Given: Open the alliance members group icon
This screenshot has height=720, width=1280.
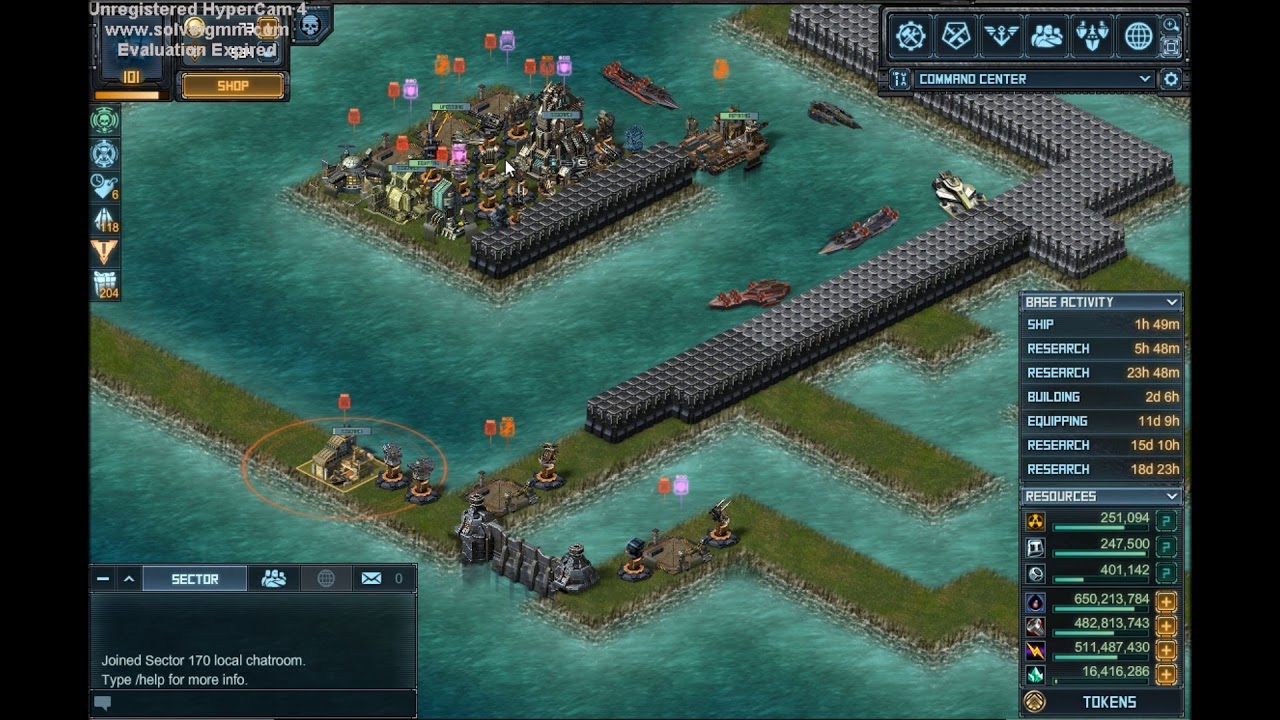Looking at the screenshot, I should click(x=1047, y=36).
